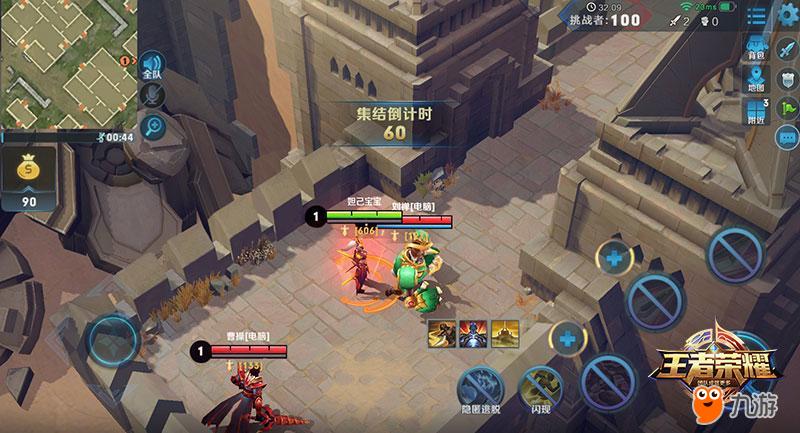Select the sword attack signal icon

[785, 46]
